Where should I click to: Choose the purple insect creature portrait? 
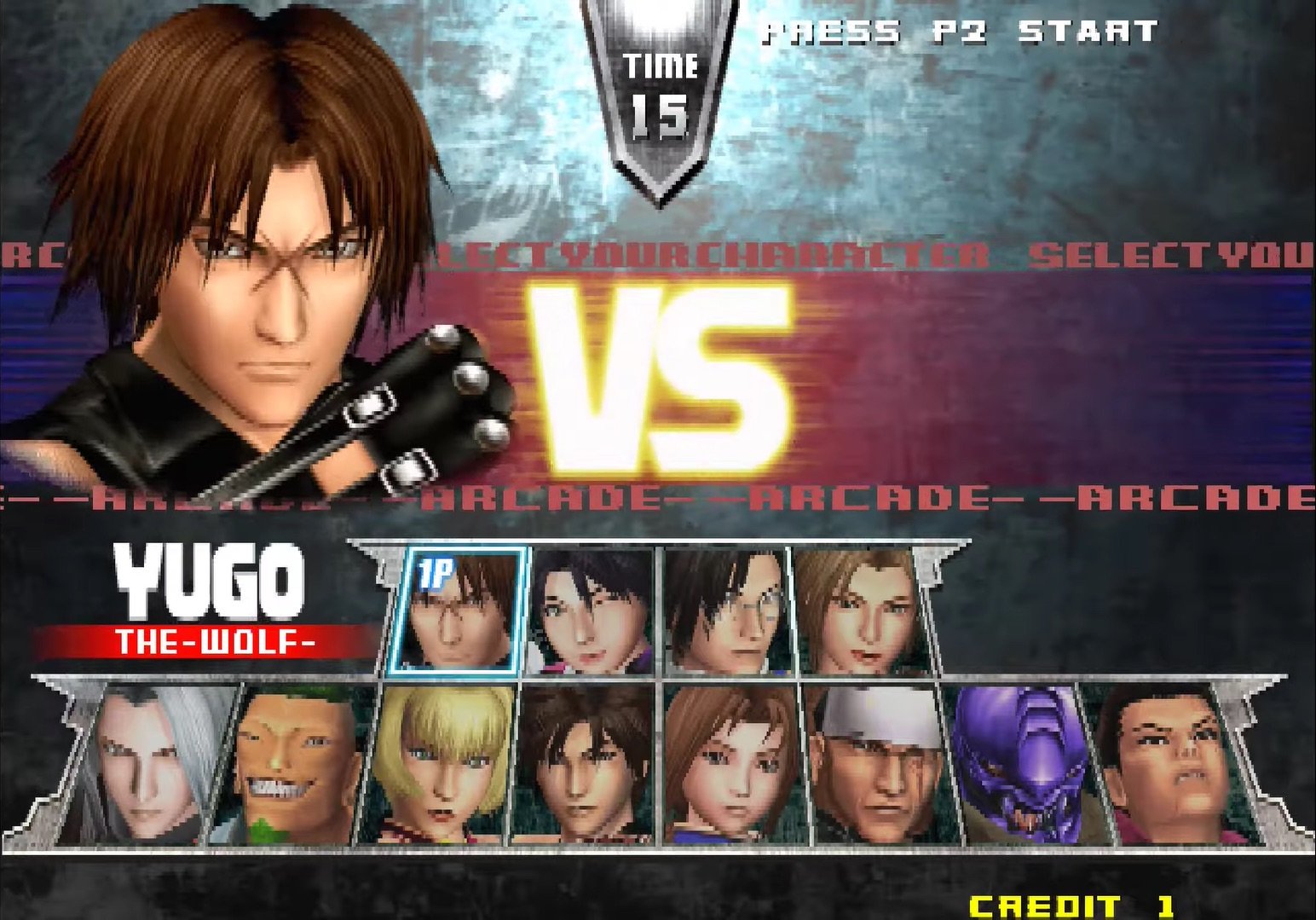[x=1019, y=765]
